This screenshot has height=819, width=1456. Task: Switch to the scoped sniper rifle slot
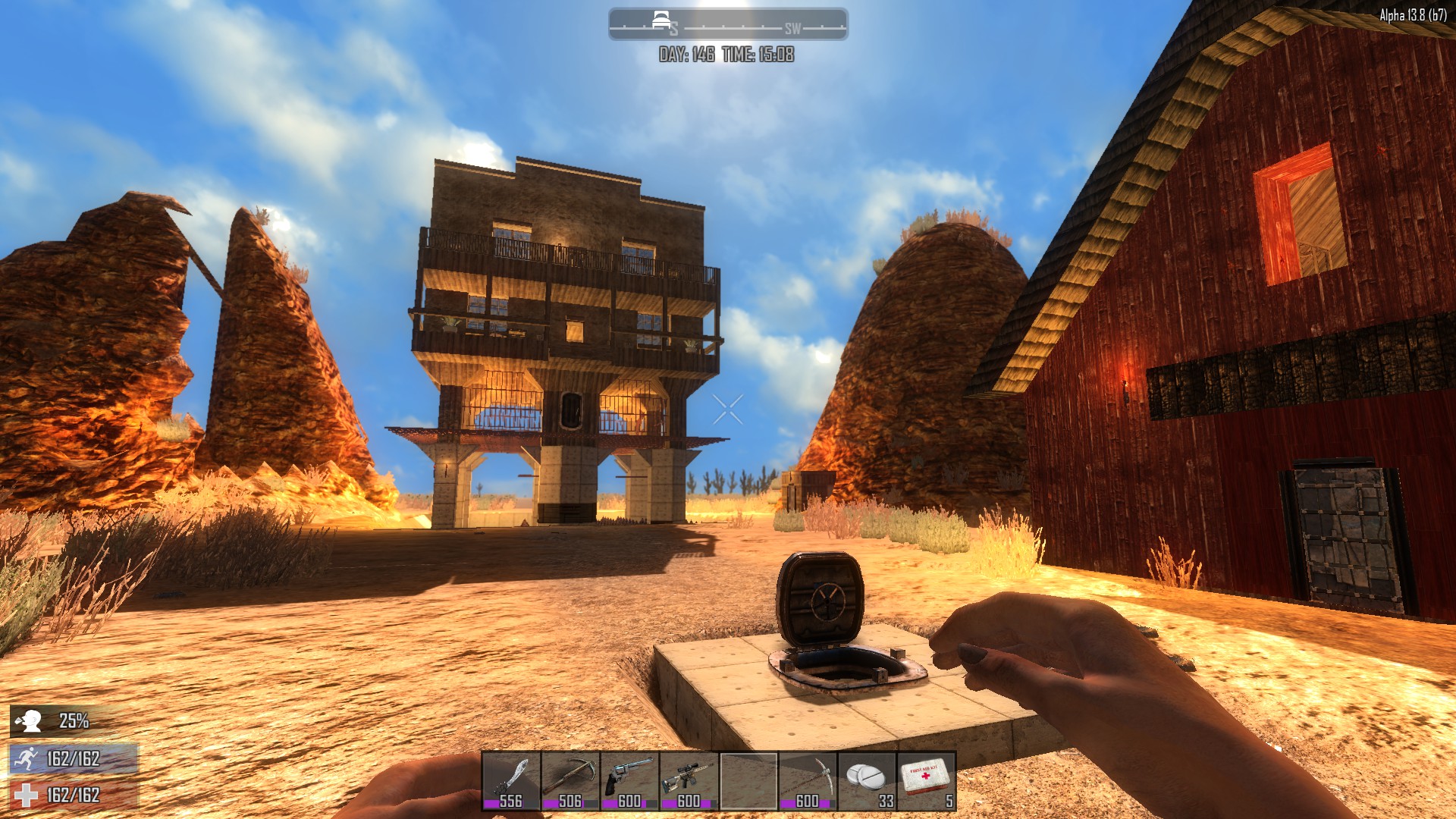tap(689, 781)
